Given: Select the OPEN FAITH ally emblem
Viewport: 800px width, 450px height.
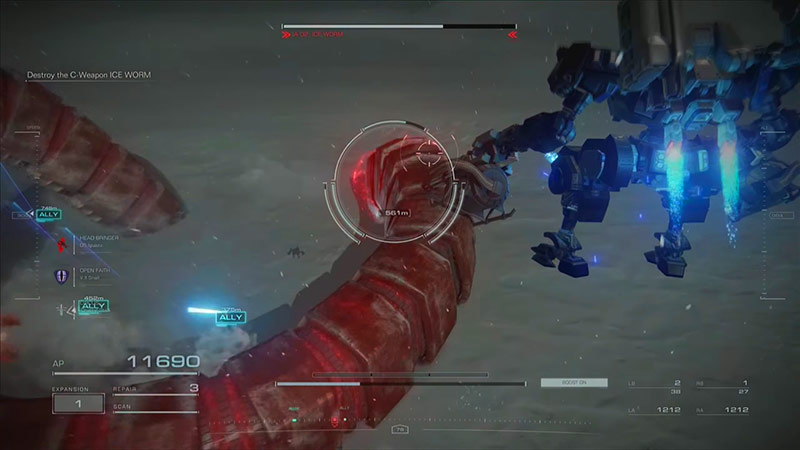Looking at the screenshot, I should (x=61, y=274).
